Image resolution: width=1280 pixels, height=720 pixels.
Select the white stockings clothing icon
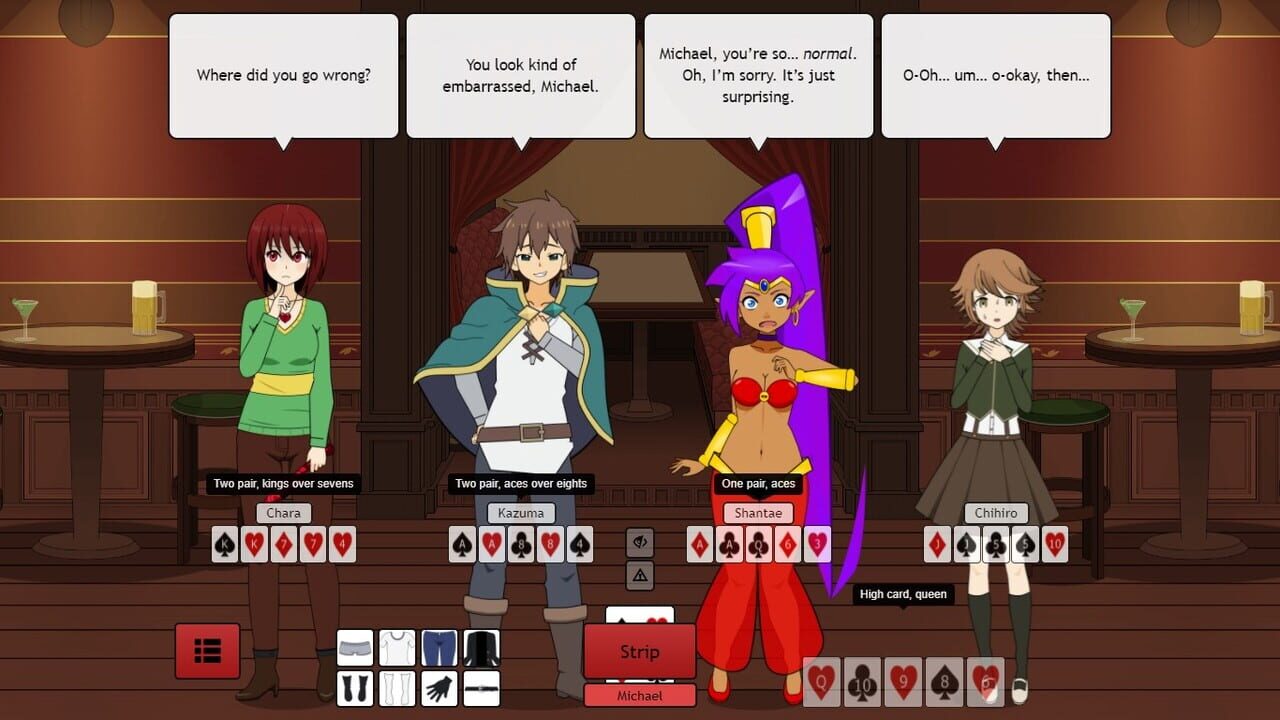397,688
